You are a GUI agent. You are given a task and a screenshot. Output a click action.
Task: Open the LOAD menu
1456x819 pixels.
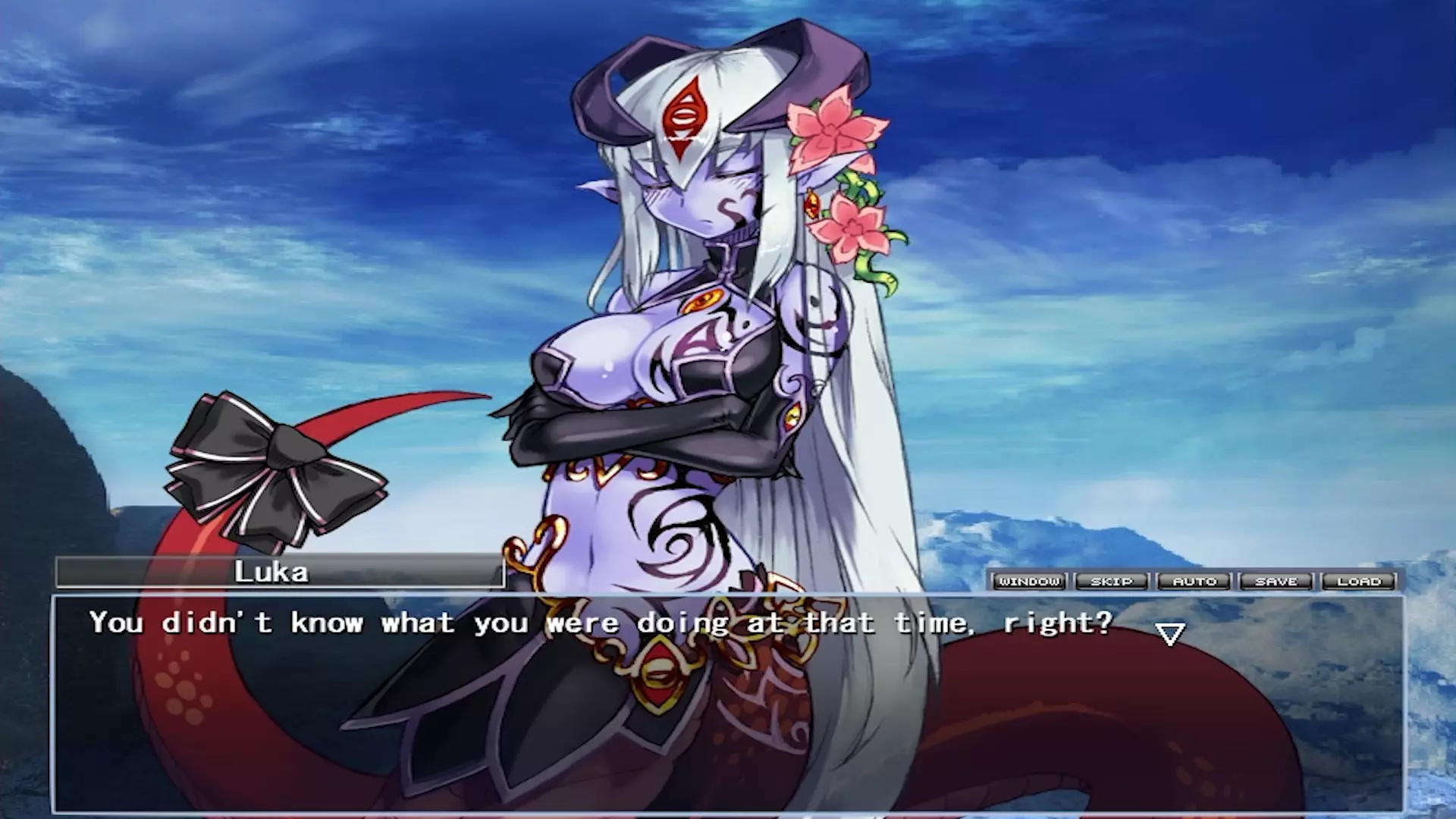point(1359,582)
